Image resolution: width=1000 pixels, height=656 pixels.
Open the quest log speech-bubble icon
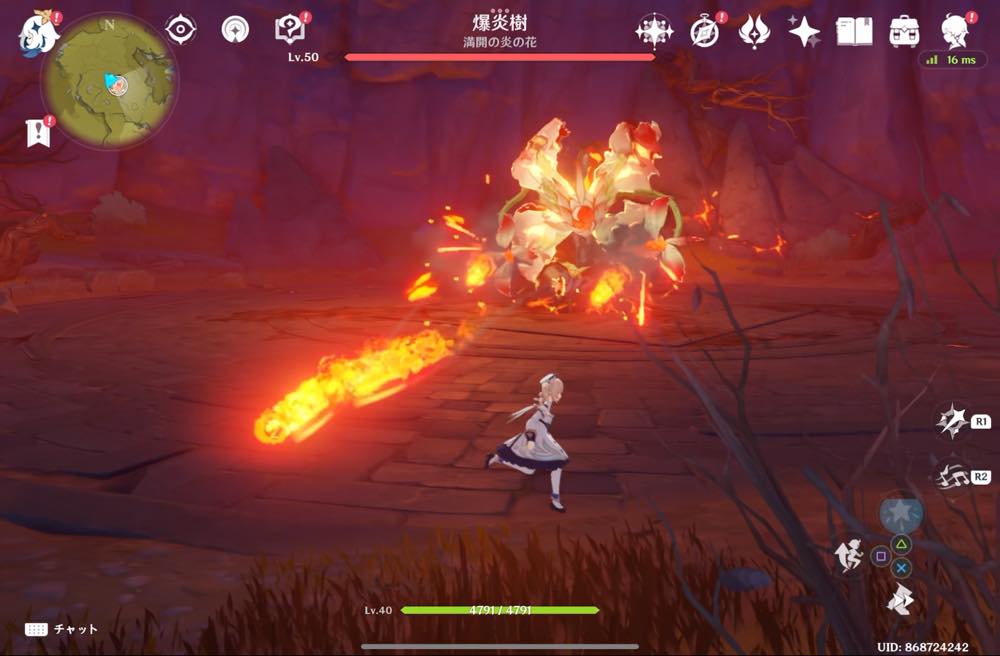click(x=289, y=30)
